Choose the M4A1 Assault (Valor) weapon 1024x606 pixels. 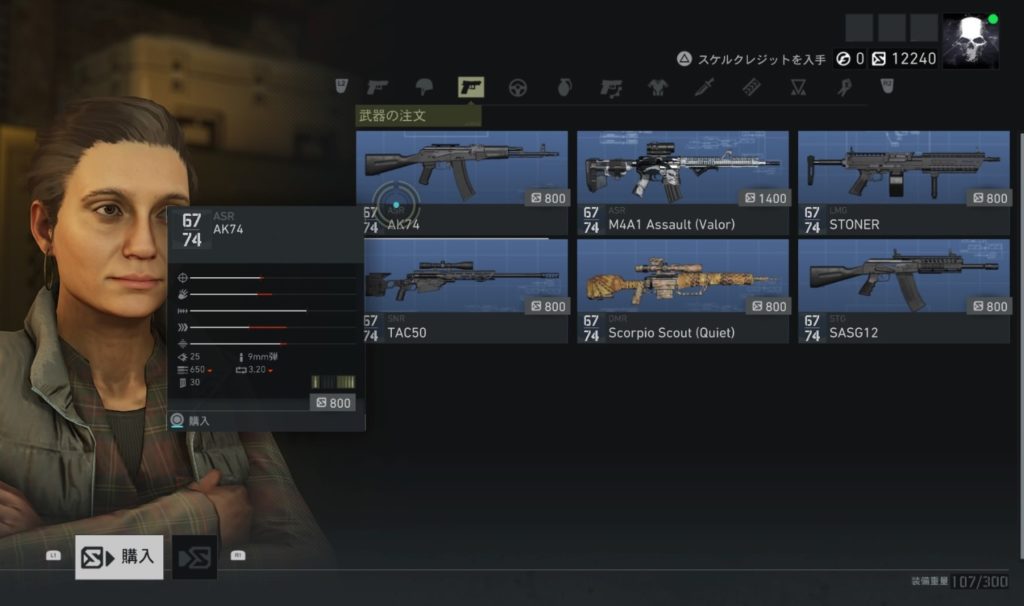(682, 182)
